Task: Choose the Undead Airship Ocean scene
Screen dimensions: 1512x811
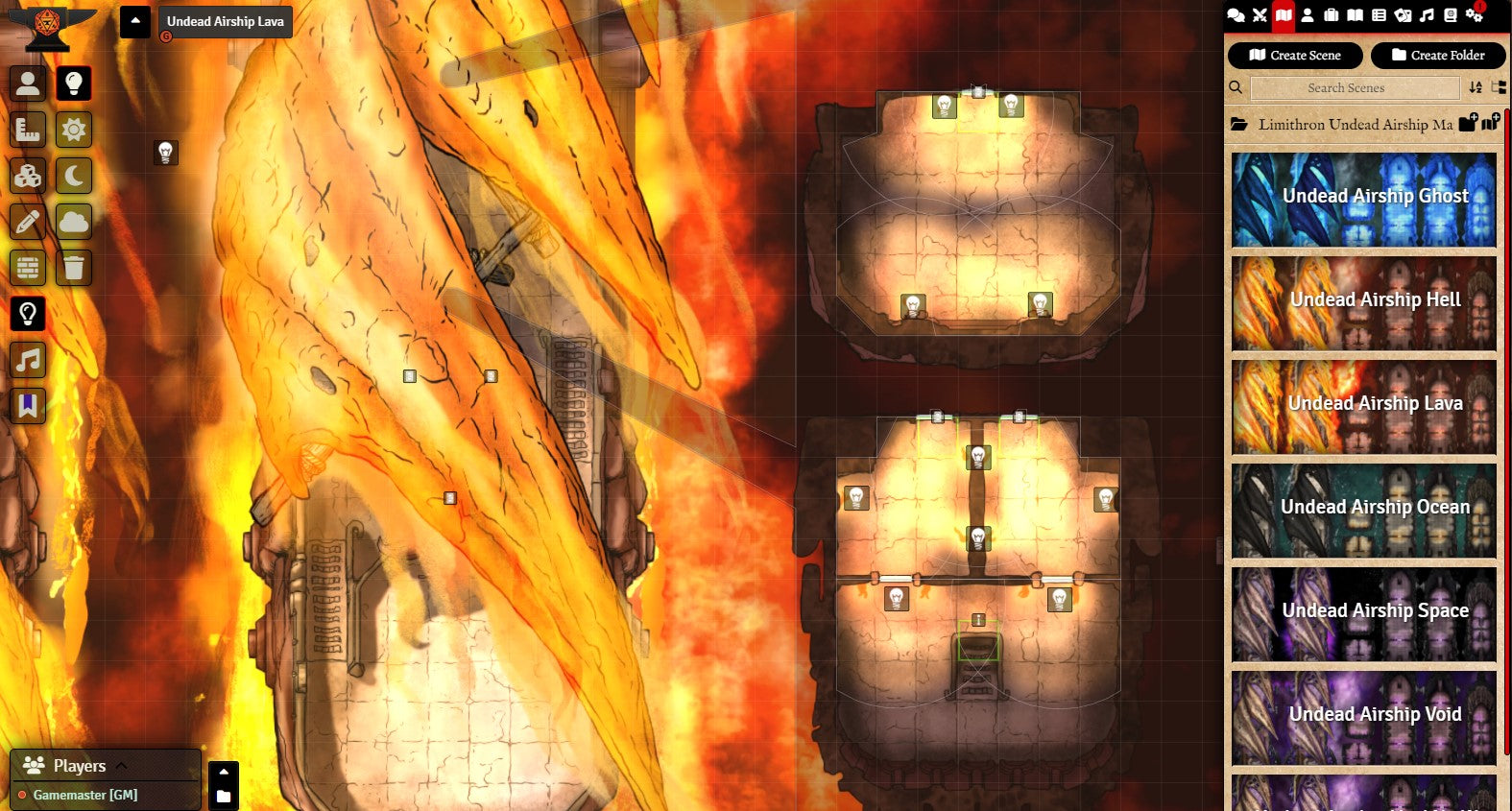Action: (x=1364, y=511)
